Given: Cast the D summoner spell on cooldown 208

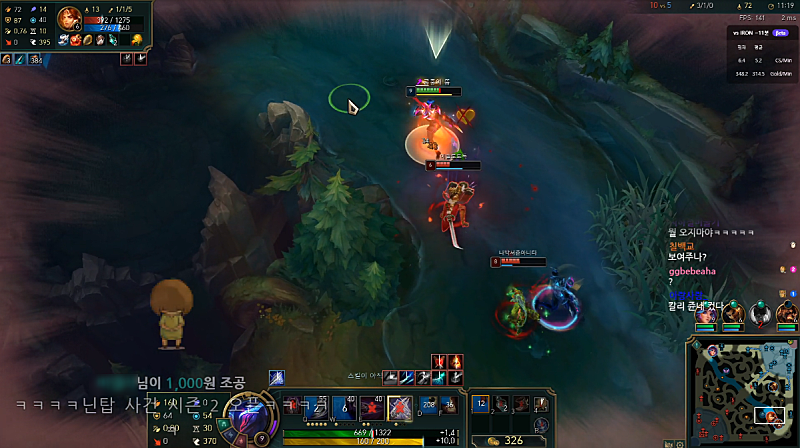Looking at the screenshot, I should pyautogui.click(x=428, y=404).
